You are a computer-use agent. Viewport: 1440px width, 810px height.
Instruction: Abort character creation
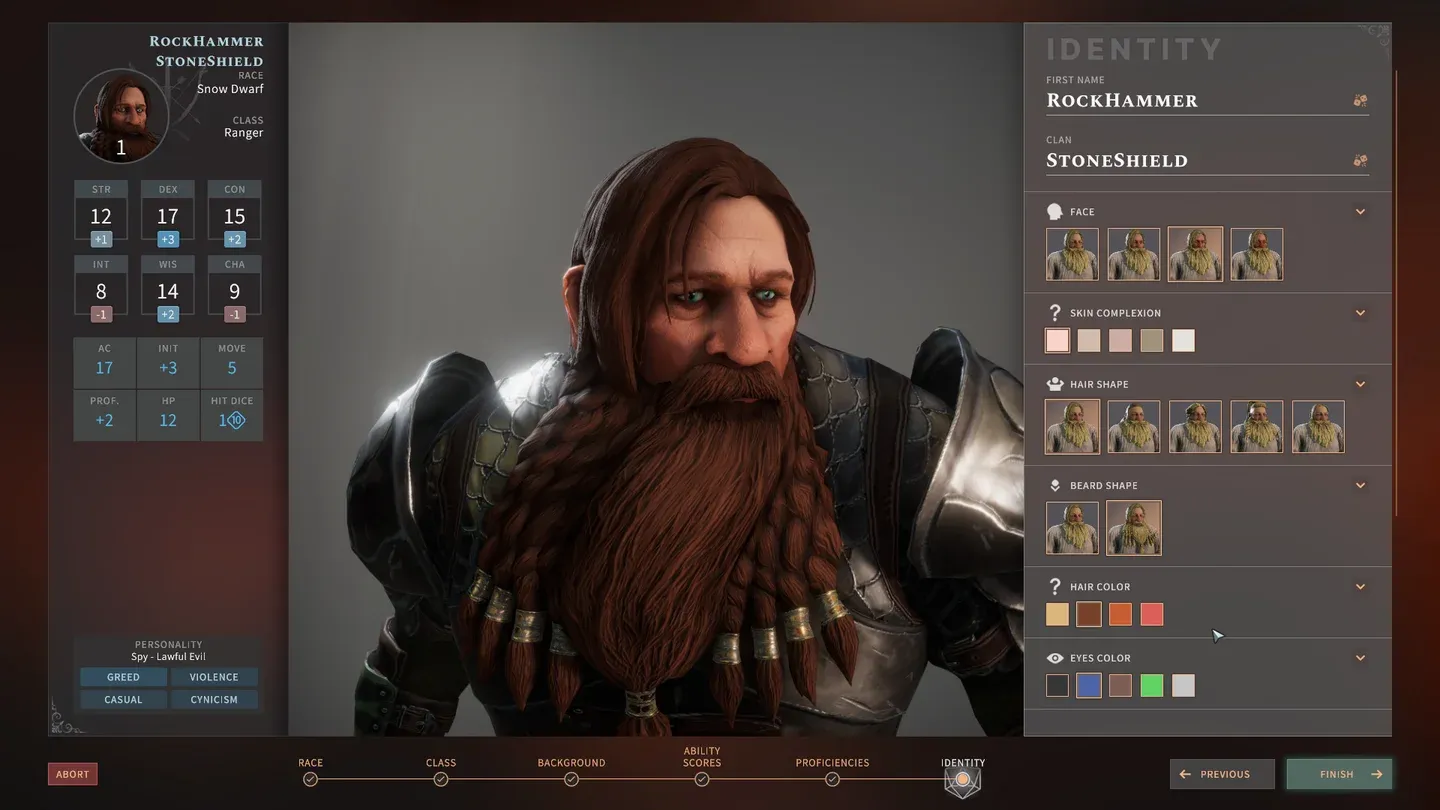(x=72, y=774)
